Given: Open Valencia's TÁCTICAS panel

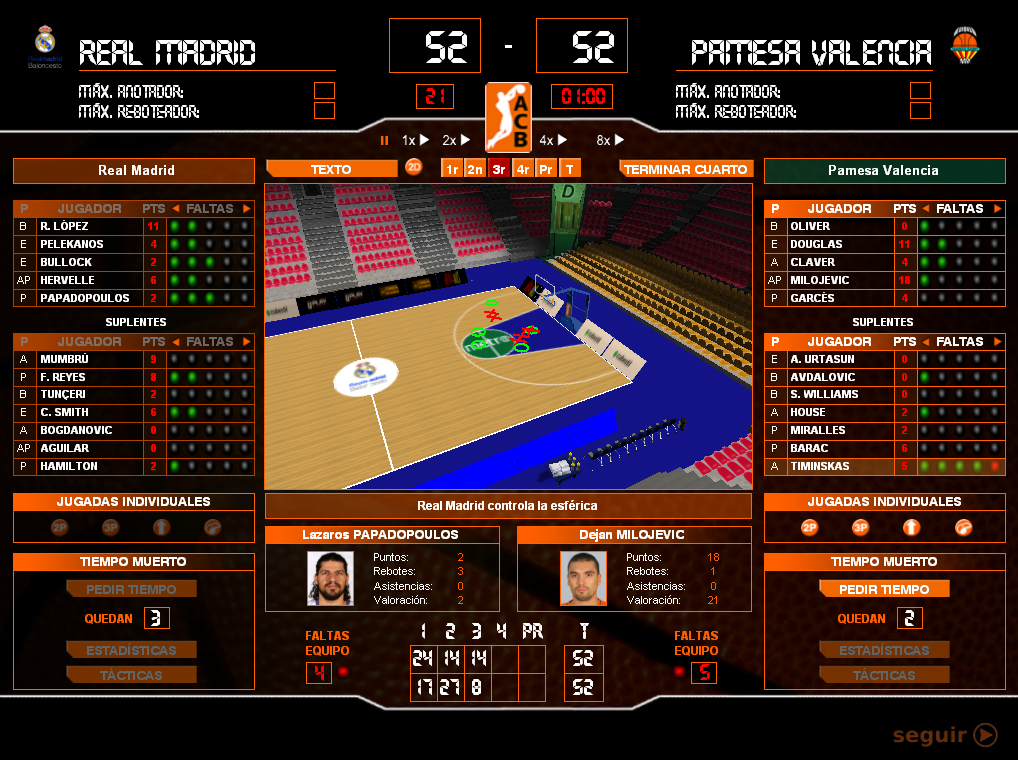Looking at the screenshot, I should point(883,676).
